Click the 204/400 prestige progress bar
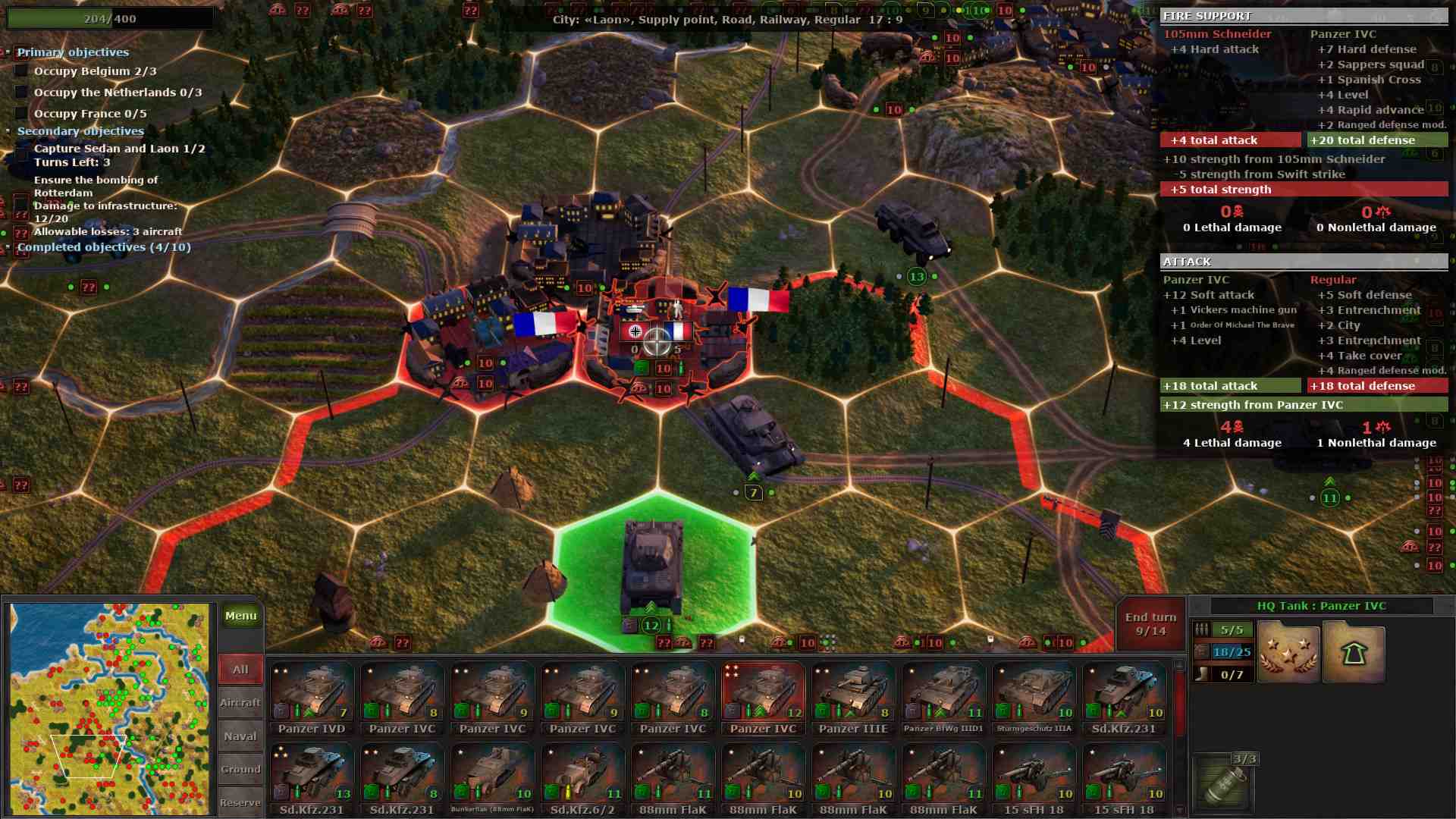 coord(110,18)
